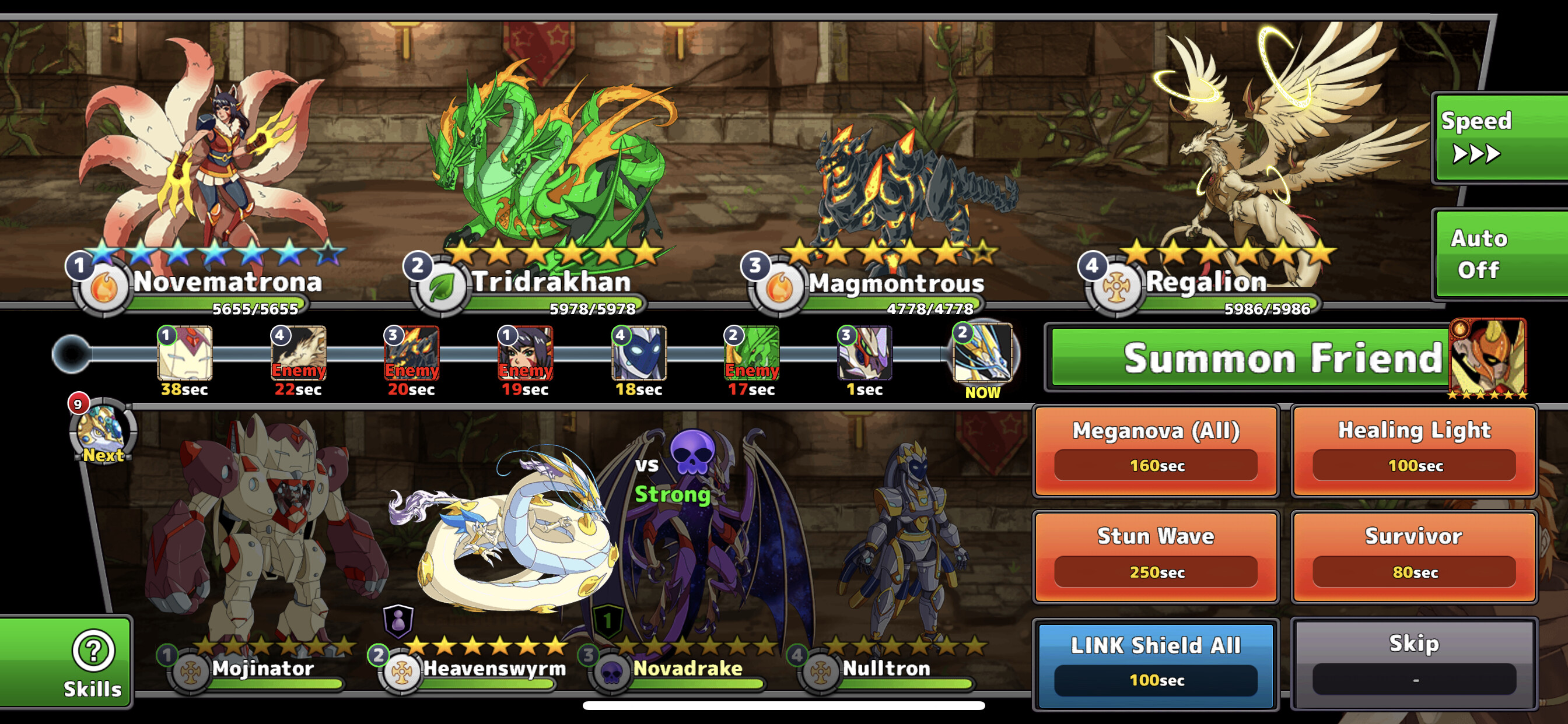The image size is (1568, 724).
Task: Select the turn portrait marked NOW
Action: pos(982,354)
